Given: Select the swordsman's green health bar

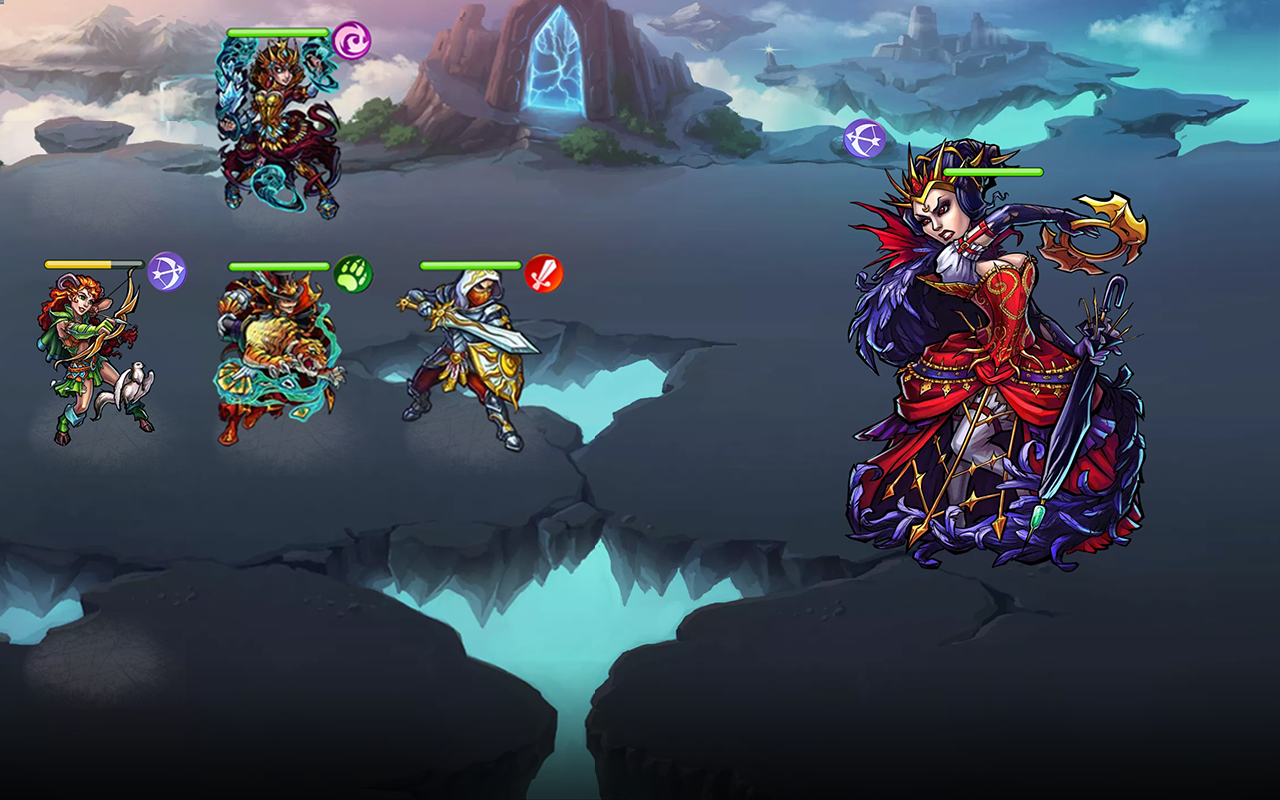Looking at the screenshot, I should [470, 264].
